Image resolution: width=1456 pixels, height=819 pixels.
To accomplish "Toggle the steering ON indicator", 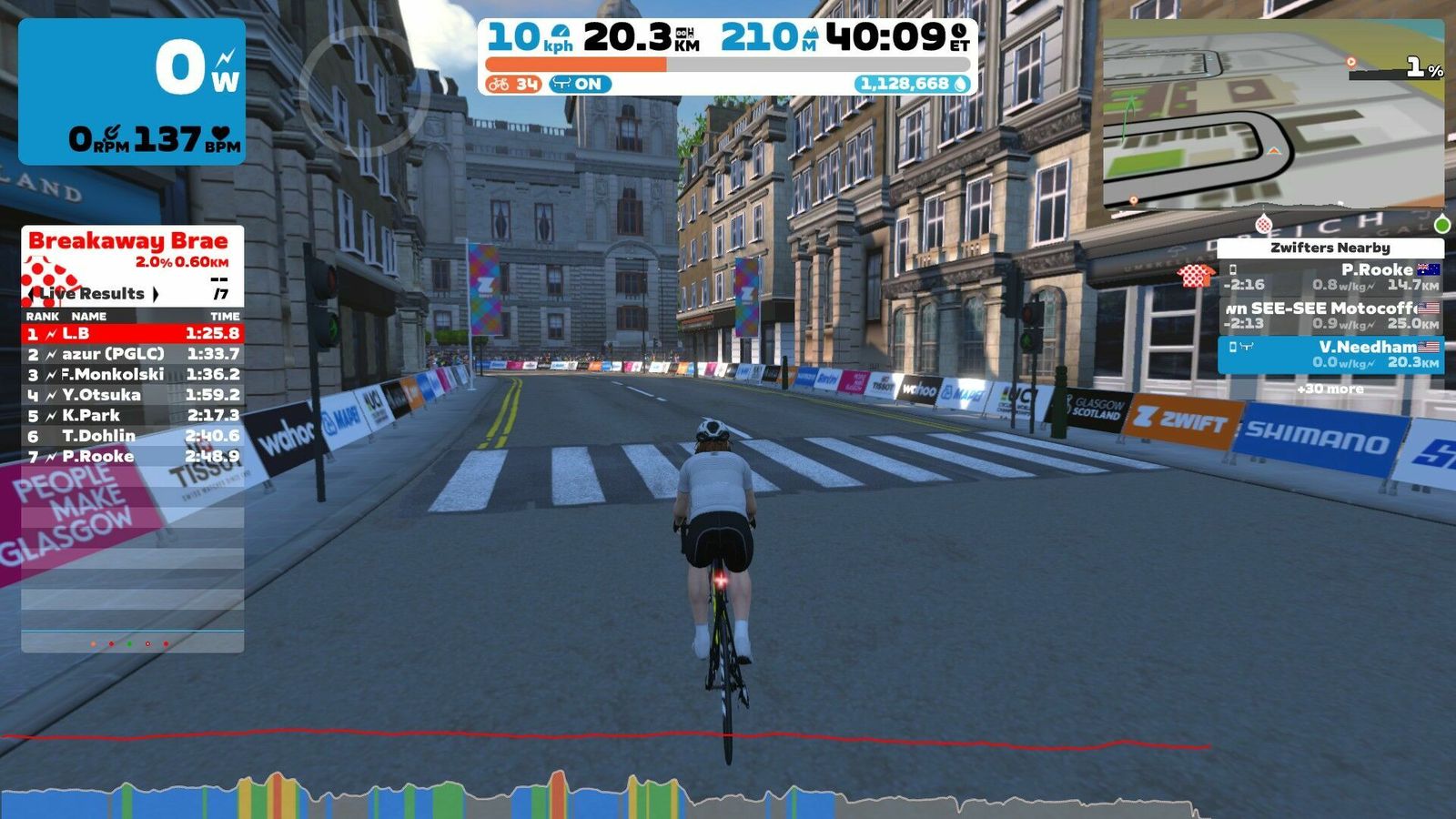I will (580, 84).
